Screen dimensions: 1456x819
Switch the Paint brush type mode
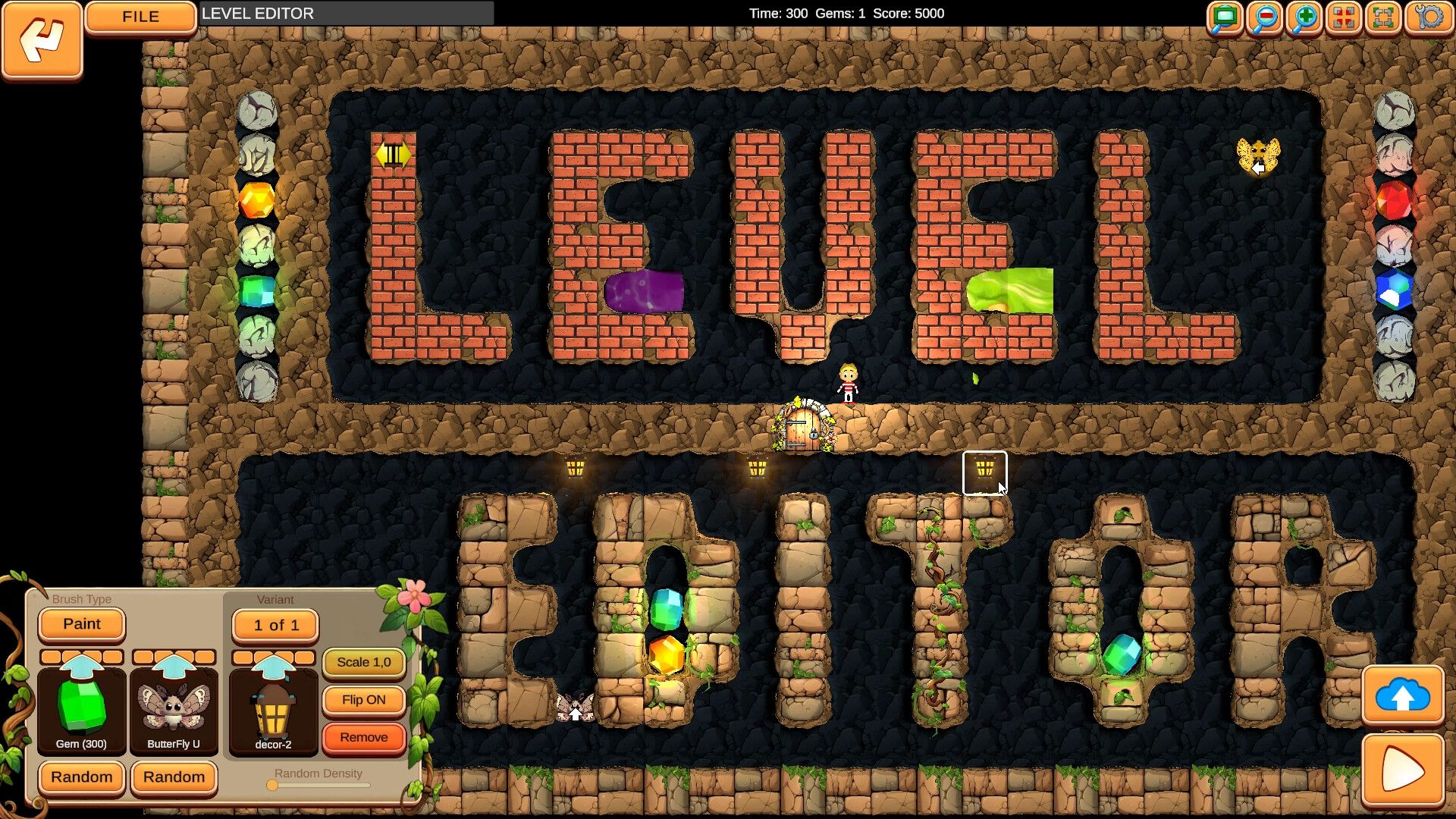tap(81, 624)
